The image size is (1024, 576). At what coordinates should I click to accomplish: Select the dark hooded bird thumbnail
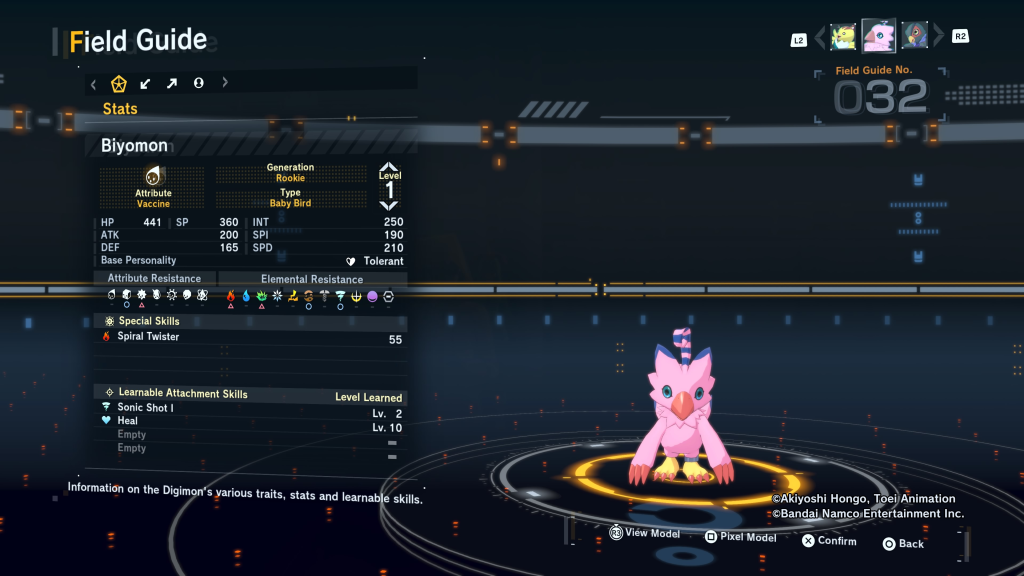(x=914, y=36)
